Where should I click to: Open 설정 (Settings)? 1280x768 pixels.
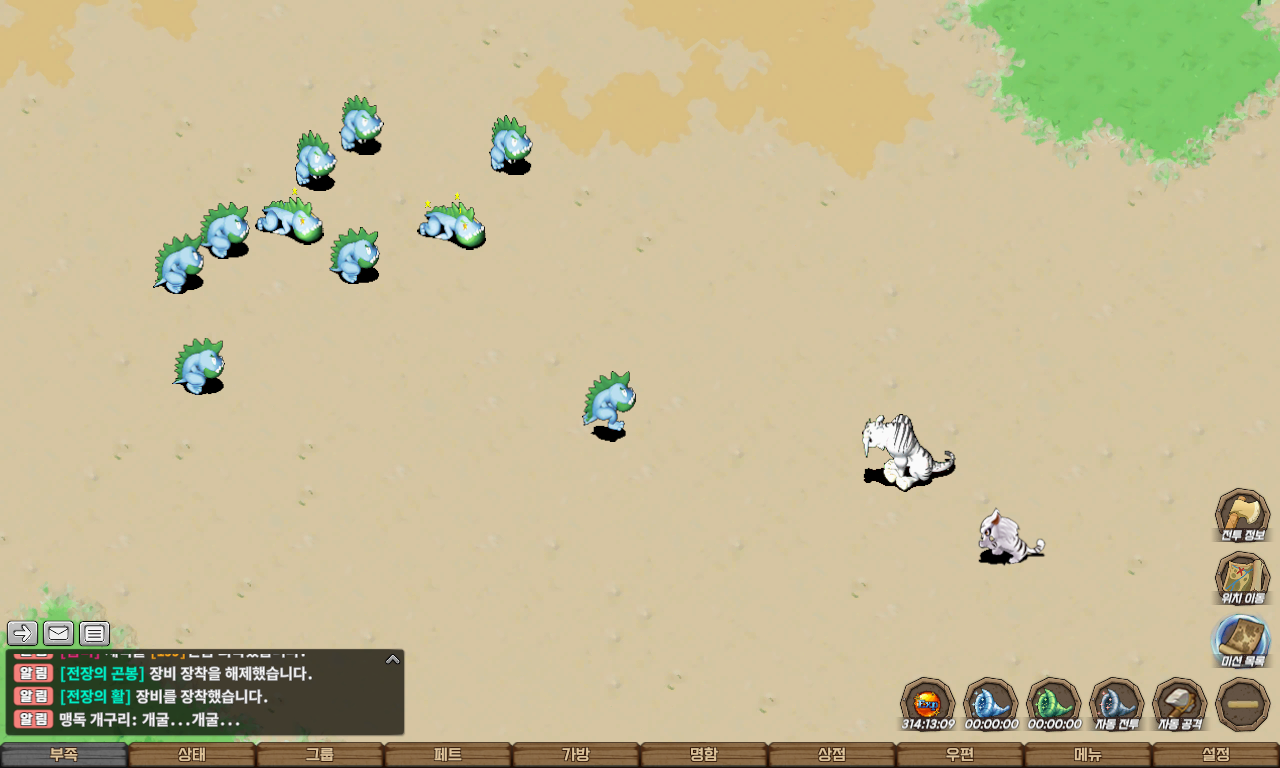(1215, 755)
